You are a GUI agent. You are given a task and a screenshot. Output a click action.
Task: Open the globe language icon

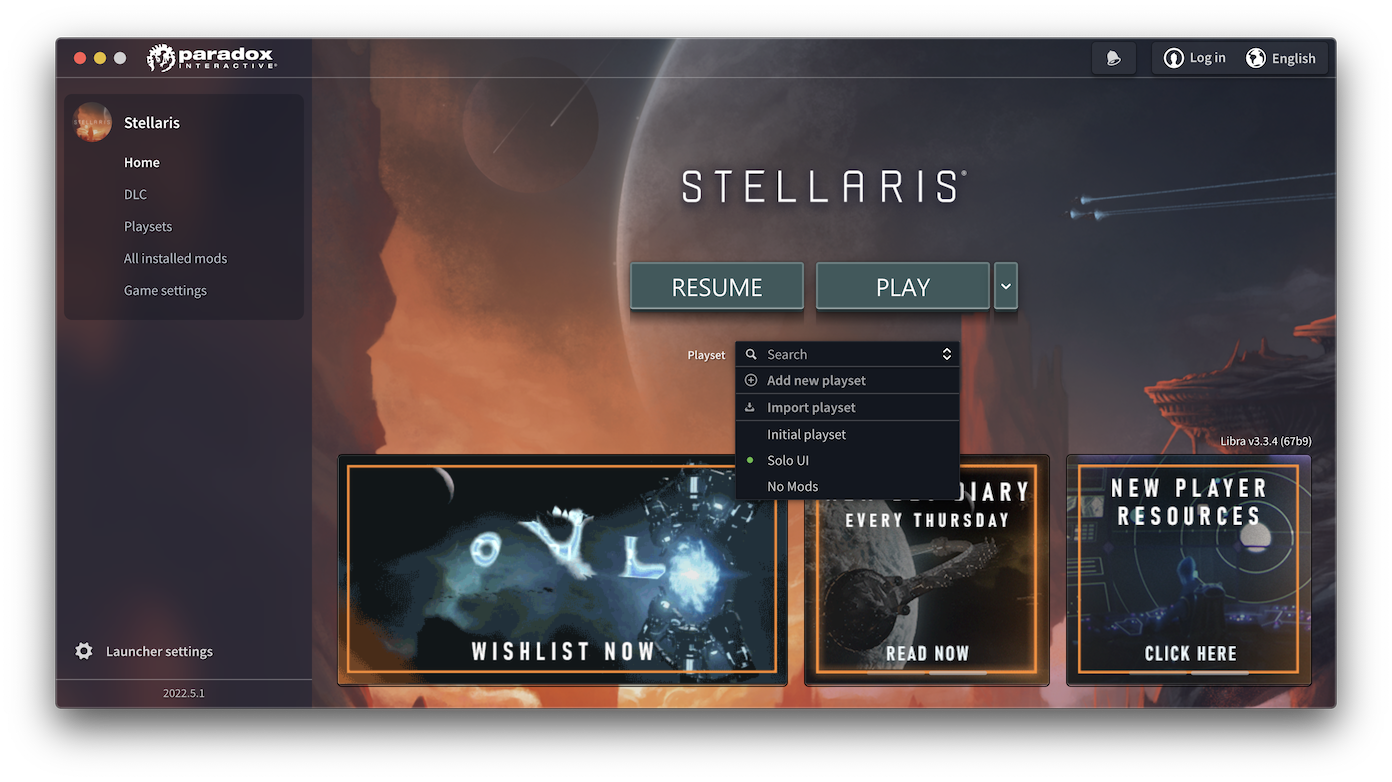point(1256,57)
